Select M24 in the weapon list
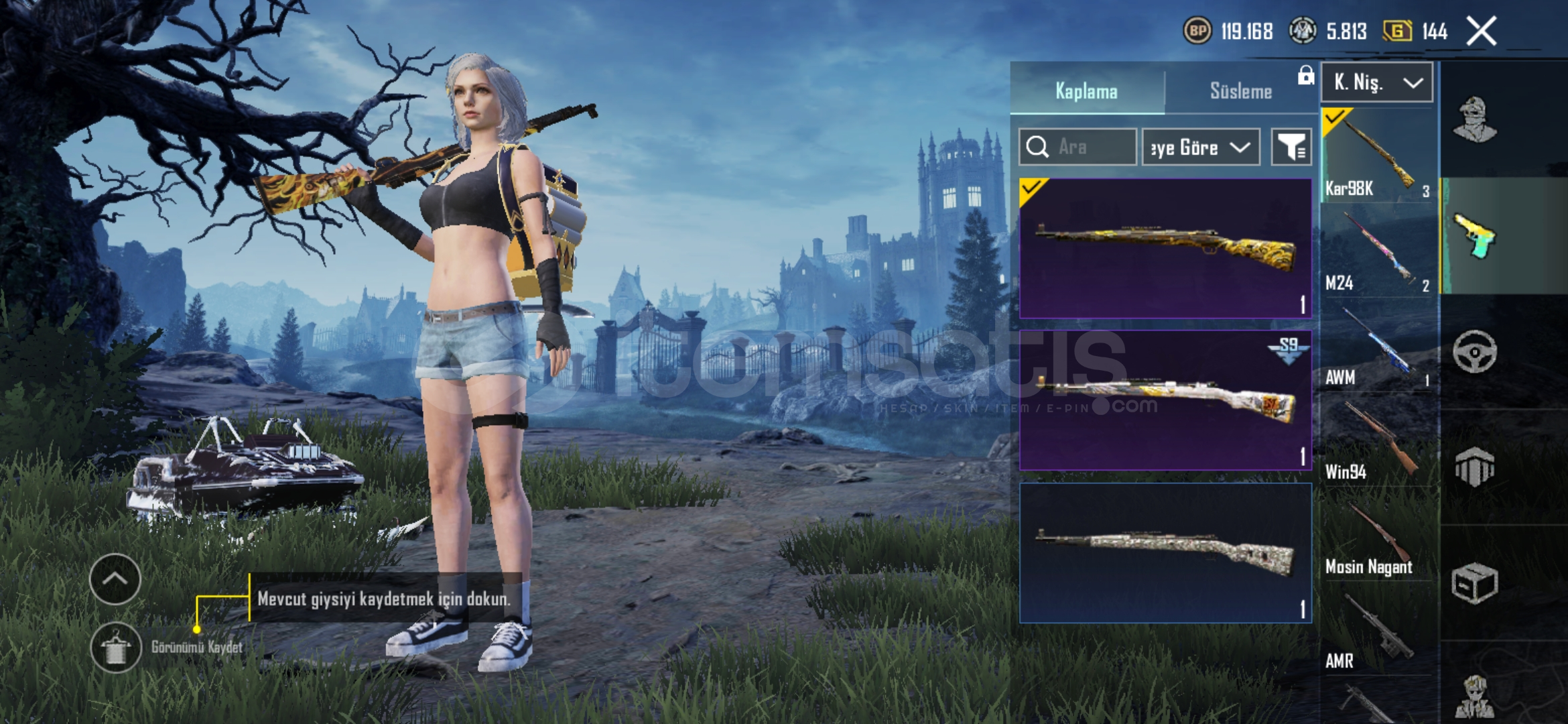This screenshot has width=1568, height=724. (x=1378, y=251)
